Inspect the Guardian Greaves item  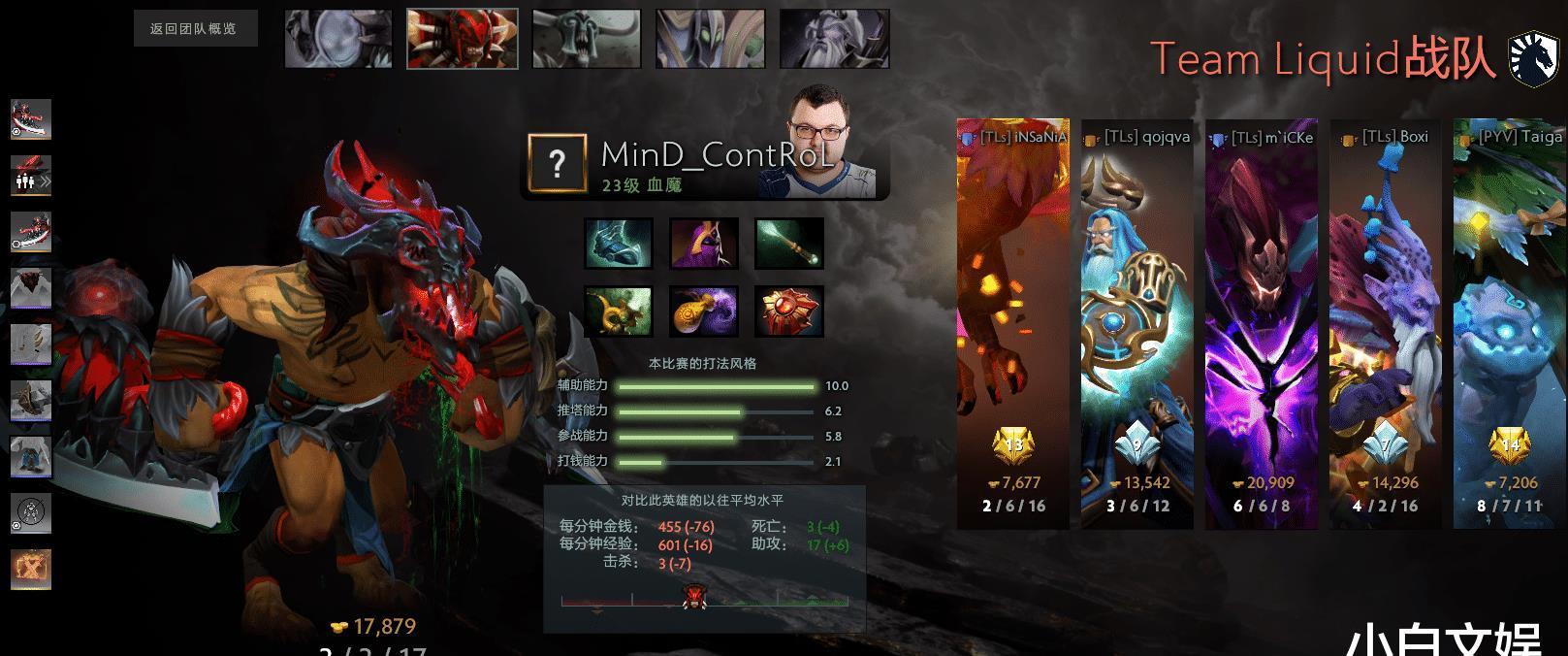point(618,243)
